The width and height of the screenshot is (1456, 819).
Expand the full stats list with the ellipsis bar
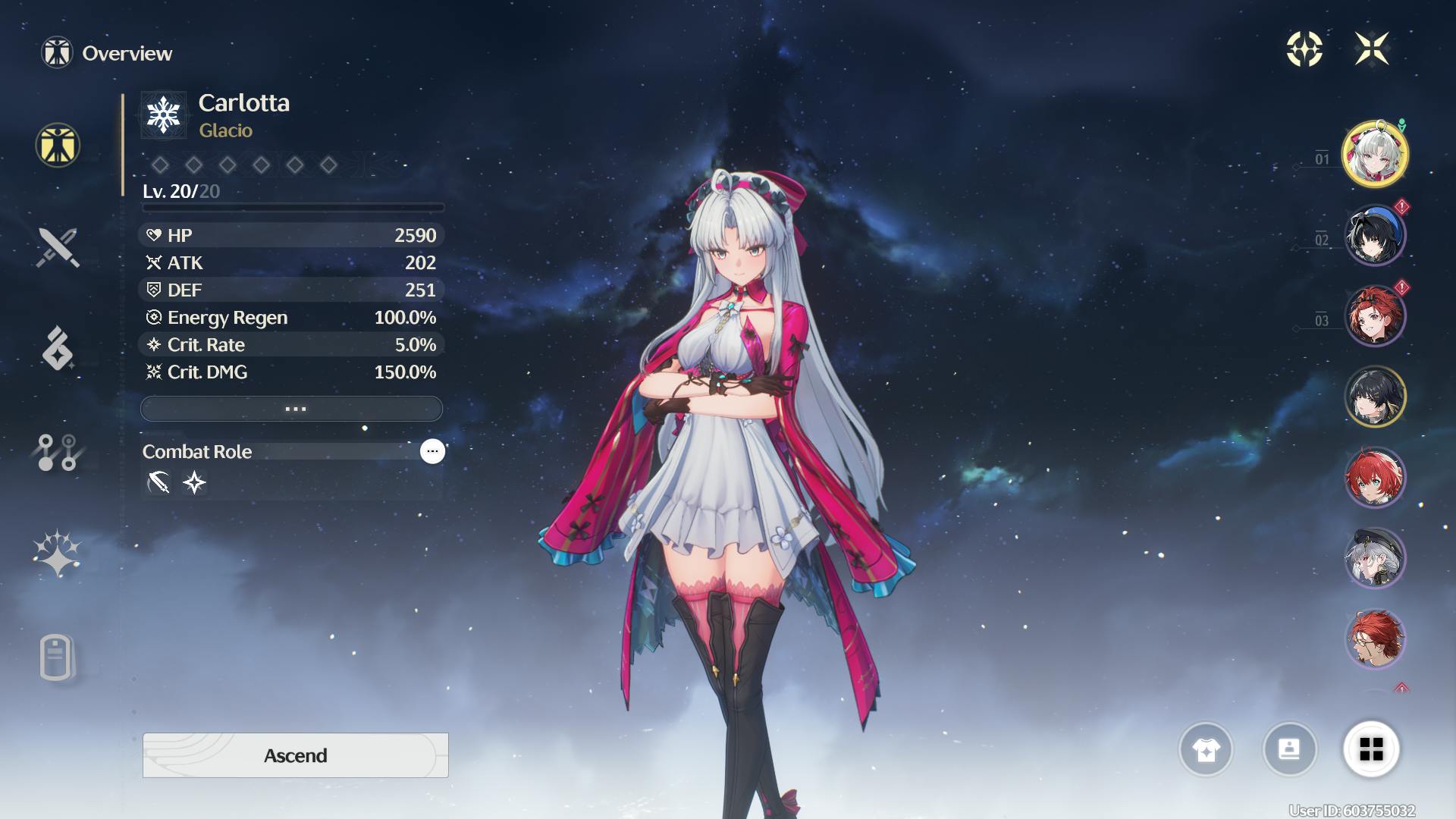tap(292, 409)
